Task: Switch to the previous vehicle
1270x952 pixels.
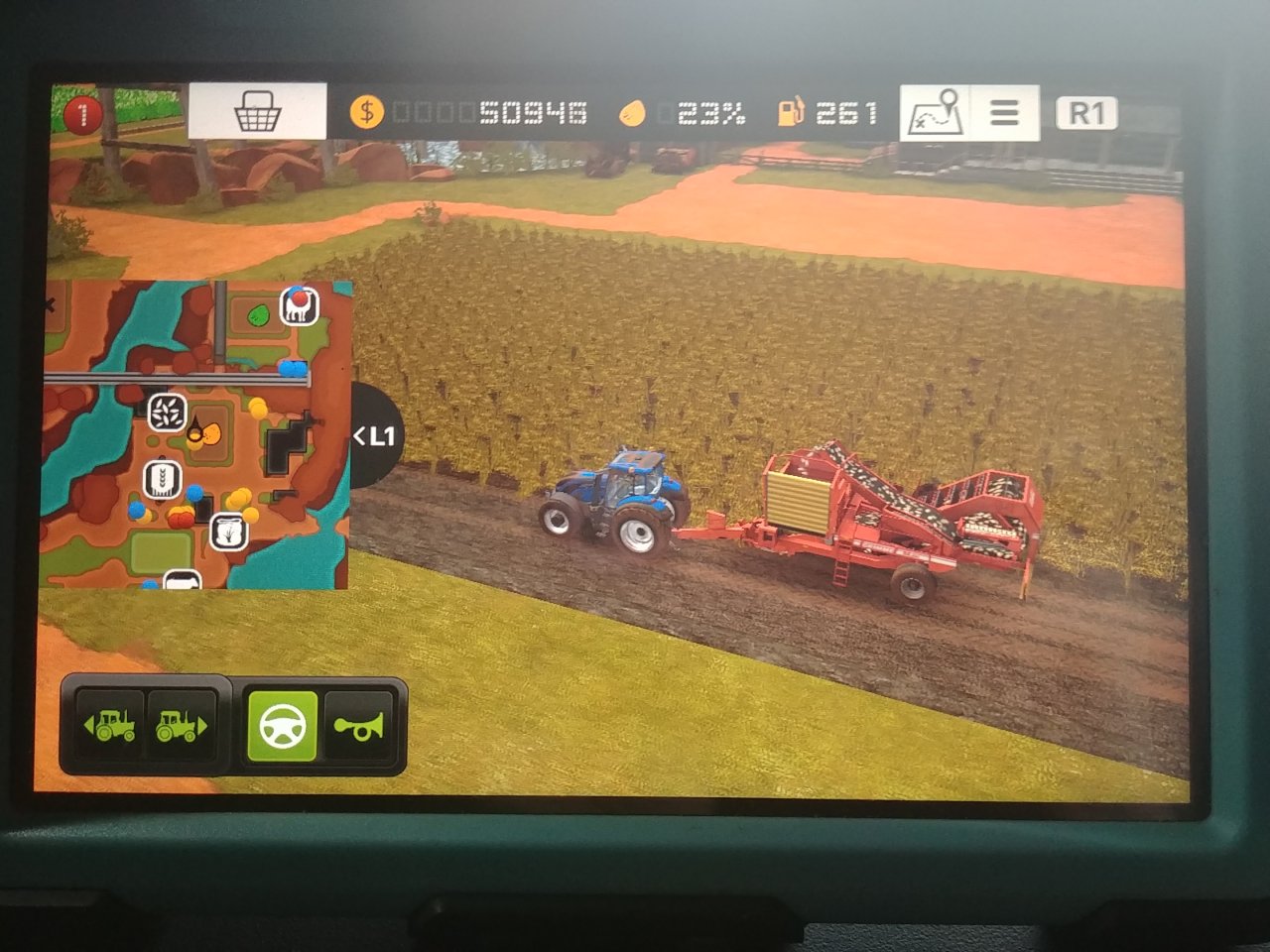Action: (x=110, y=726)
